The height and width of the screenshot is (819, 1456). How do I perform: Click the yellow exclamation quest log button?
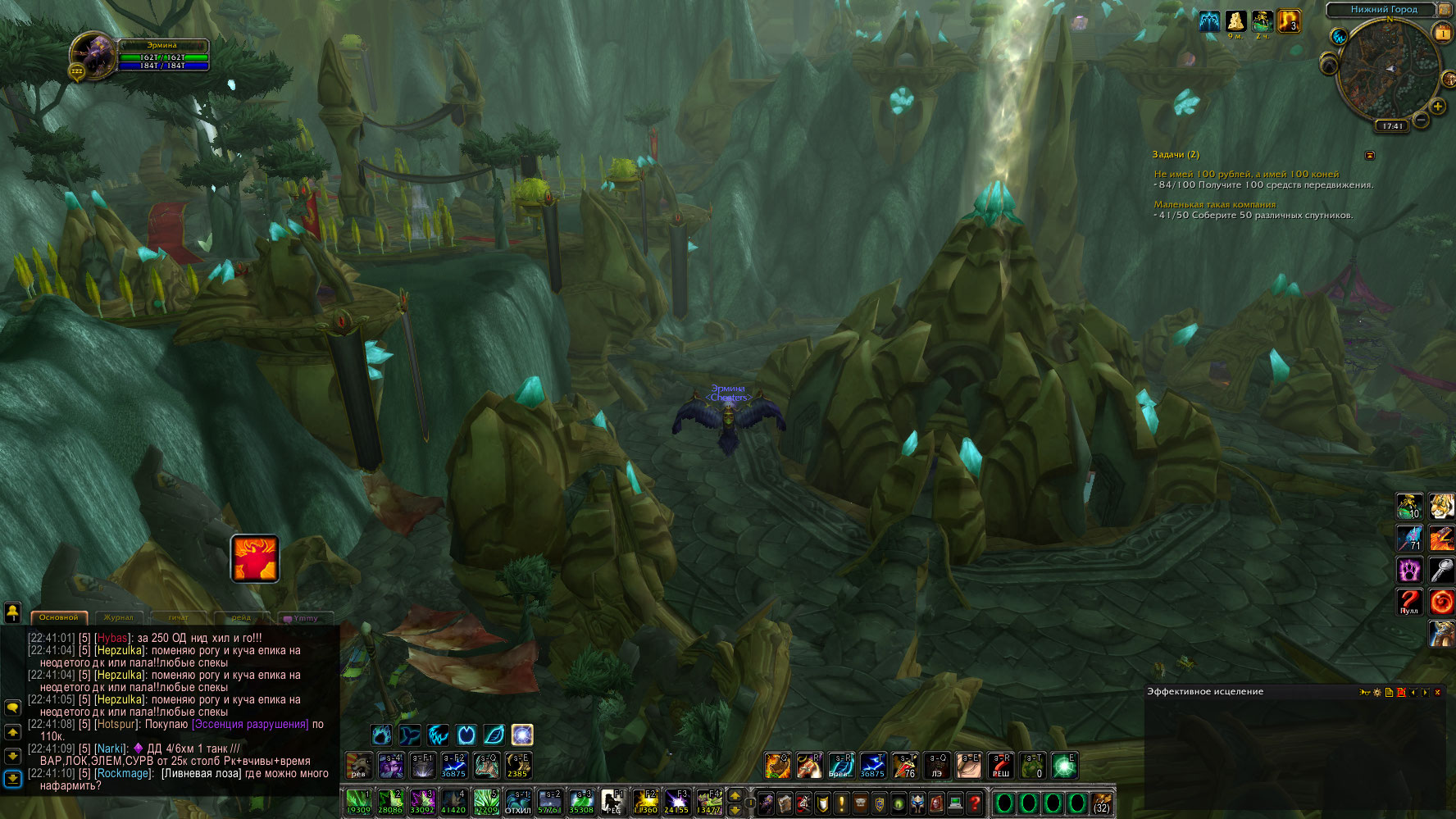840,803
